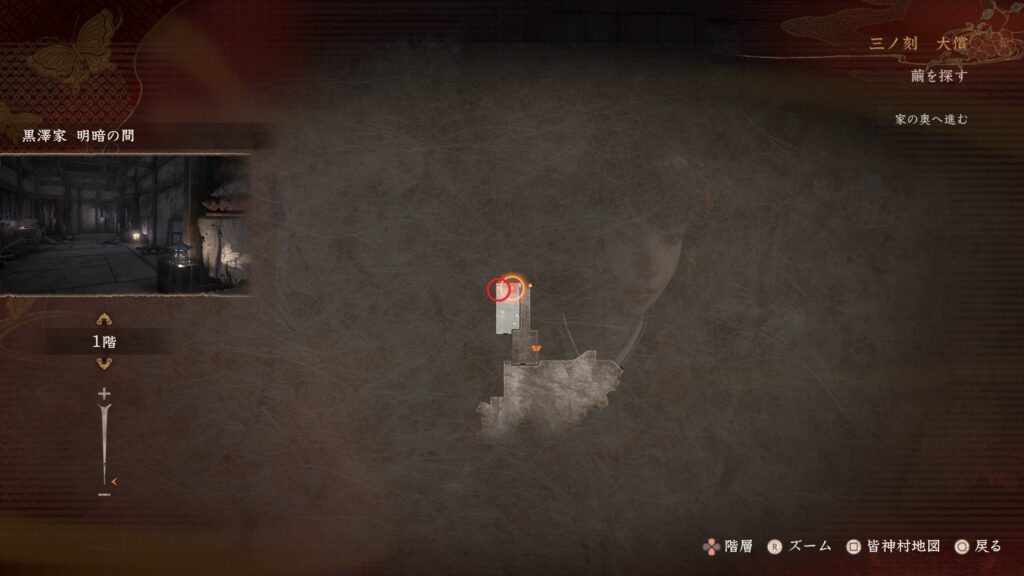Click the plus sign to zoom in
1024x576 pixels.
(x=104, y=394)
